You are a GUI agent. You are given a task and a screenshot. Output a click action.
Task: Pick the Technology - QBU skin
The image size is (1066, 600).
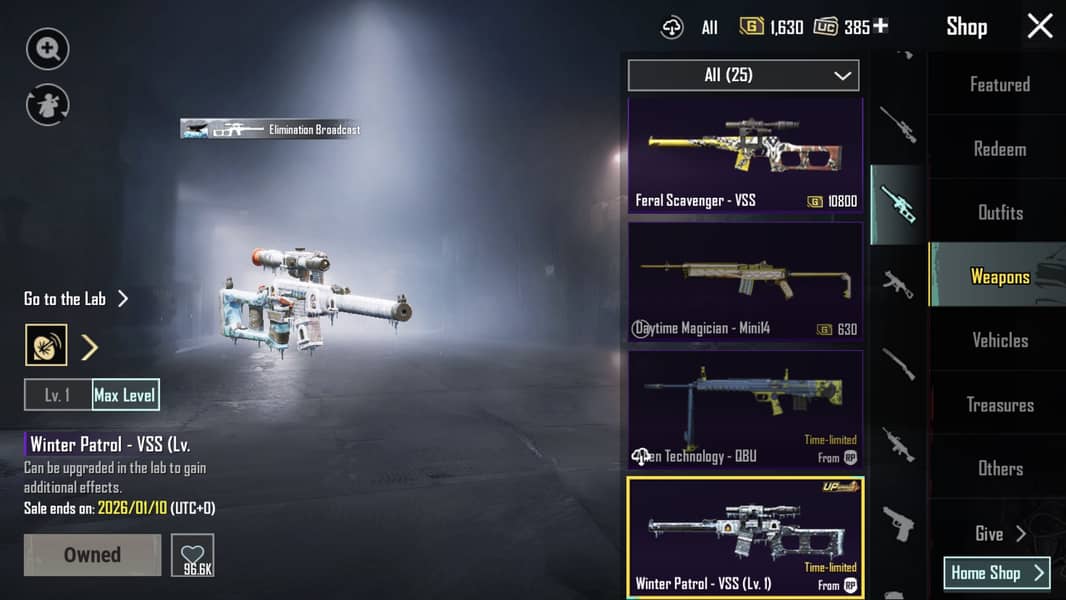pos(745,409)
